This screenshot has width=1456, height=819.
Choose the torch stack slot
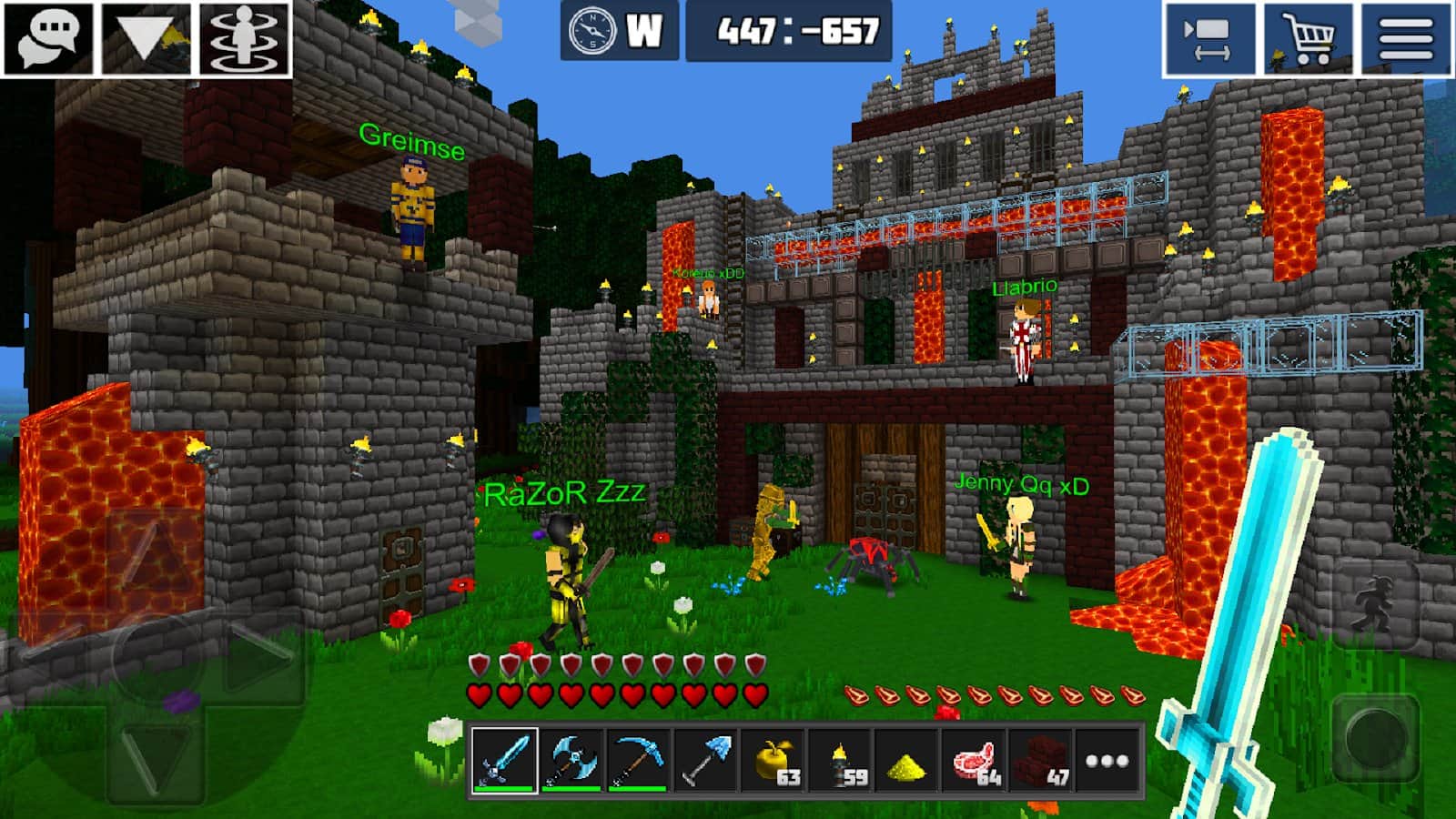click(840, 760)
